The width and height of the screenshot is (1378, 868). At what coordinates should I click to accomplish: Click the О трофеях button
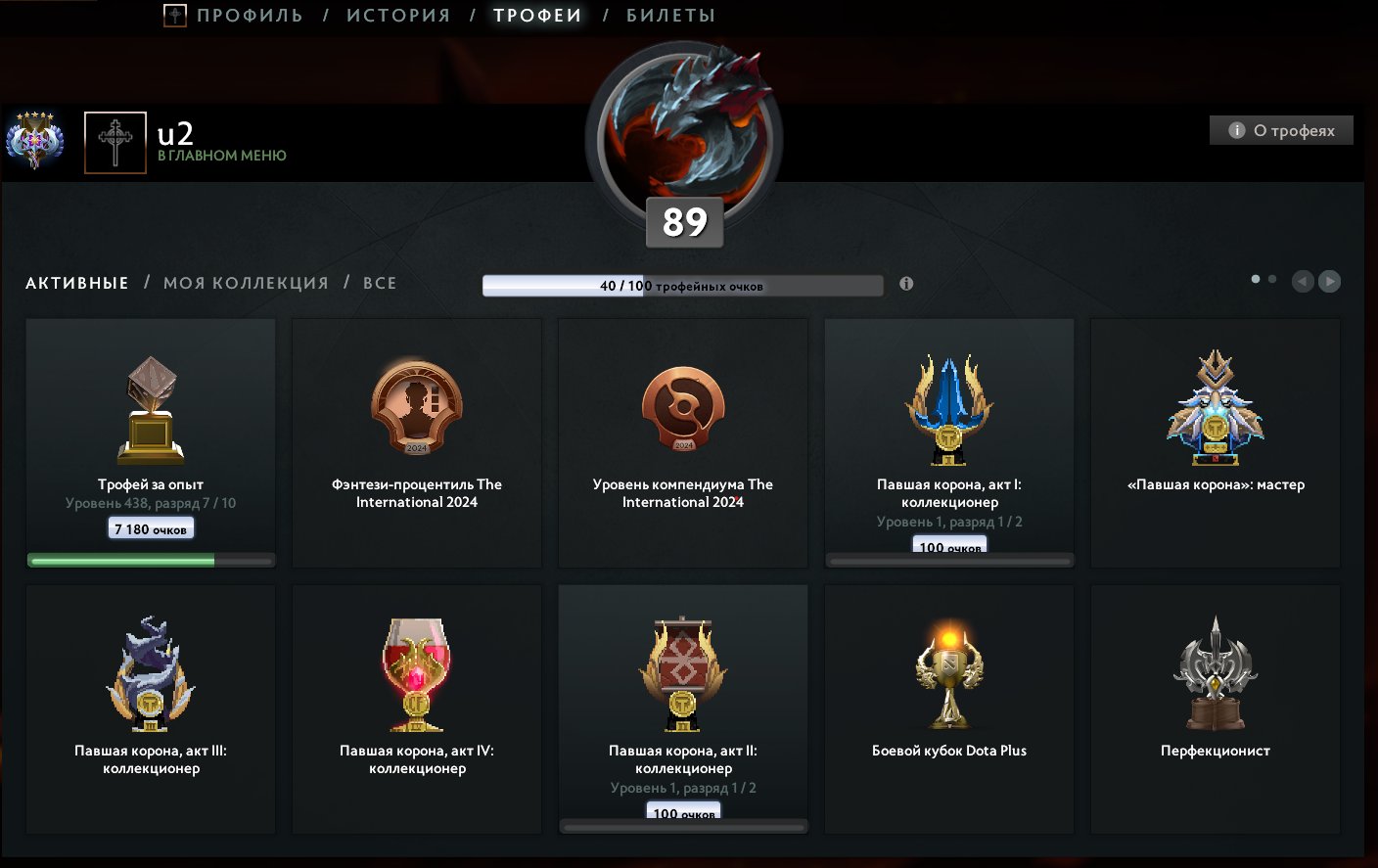coord(1280,129)
